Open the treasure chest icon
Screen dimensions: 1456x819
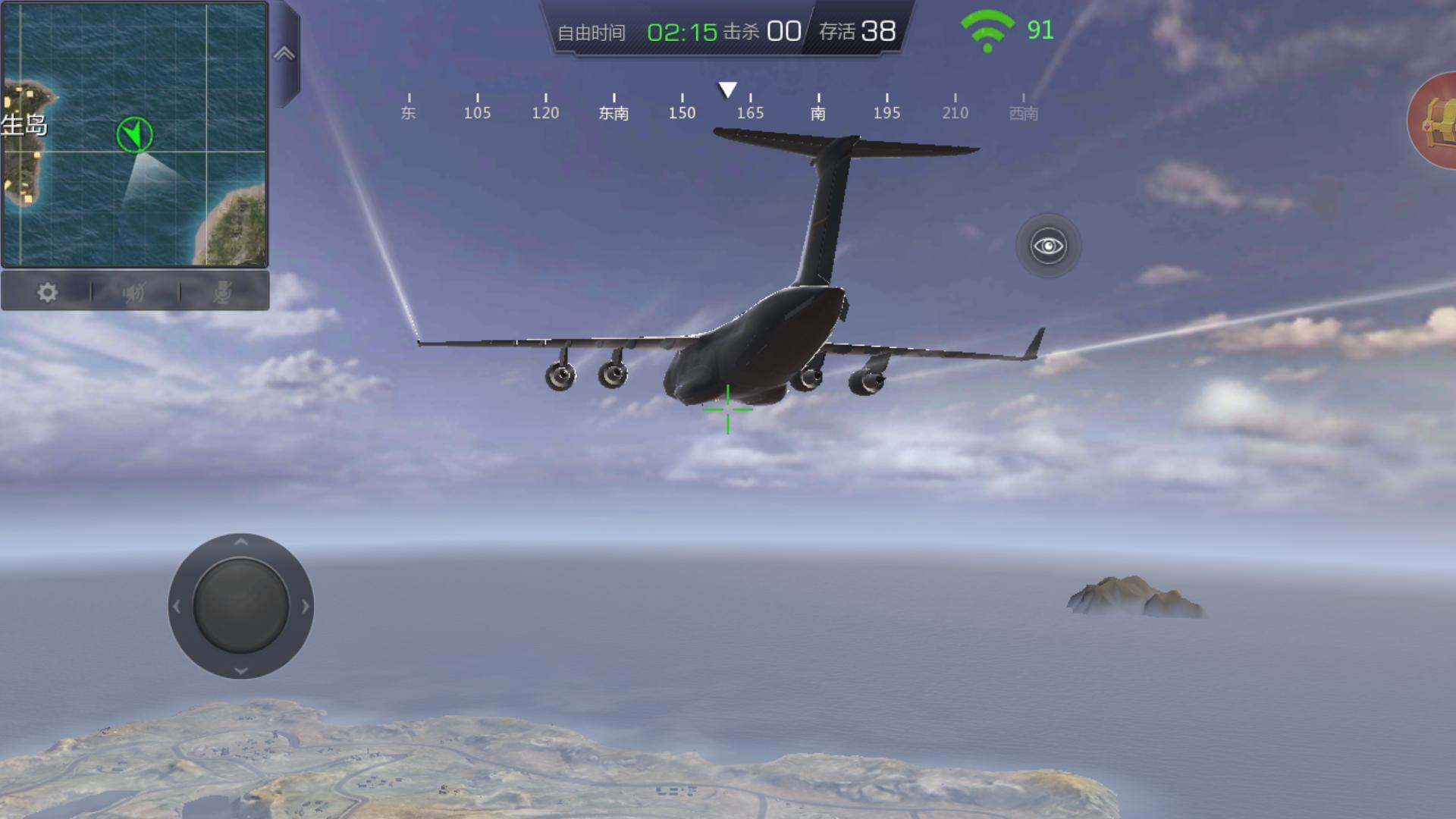(1436, 121)
